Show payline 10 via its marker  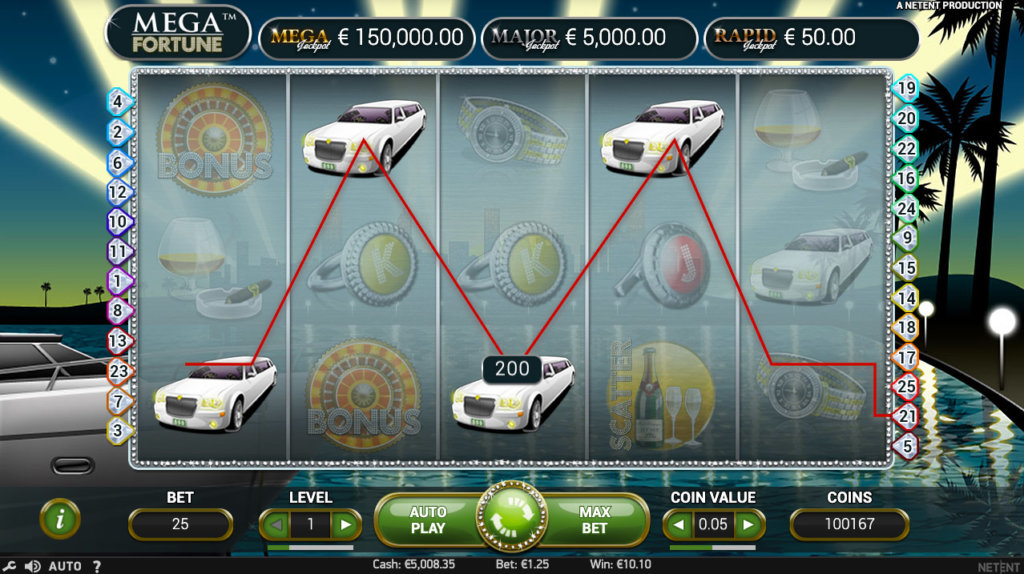pyautogui.click(x=118, y=221)
